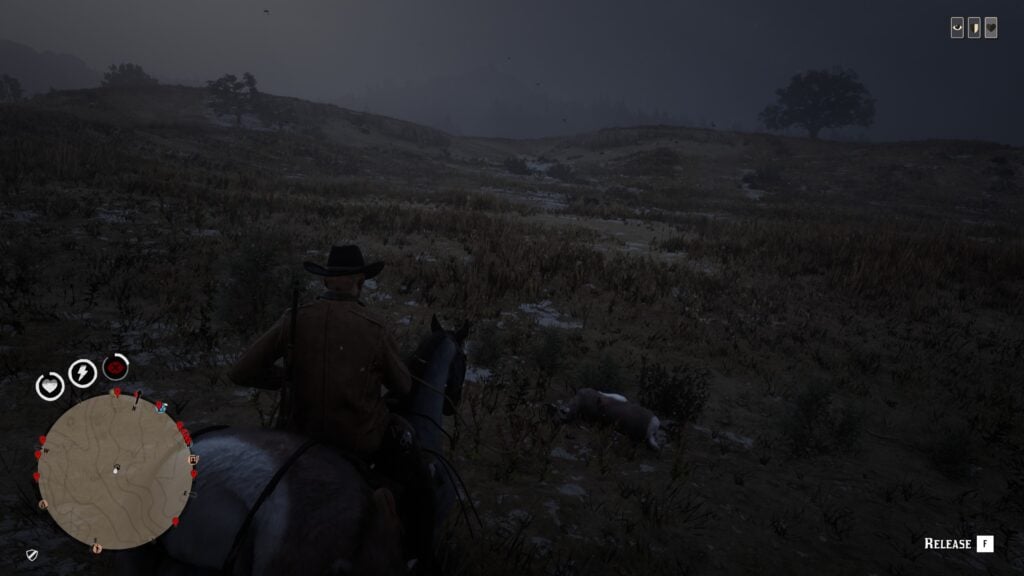This screenshot has width=1024, height=576.
Task: Select the heart health core icon
Action: (50, 385)
